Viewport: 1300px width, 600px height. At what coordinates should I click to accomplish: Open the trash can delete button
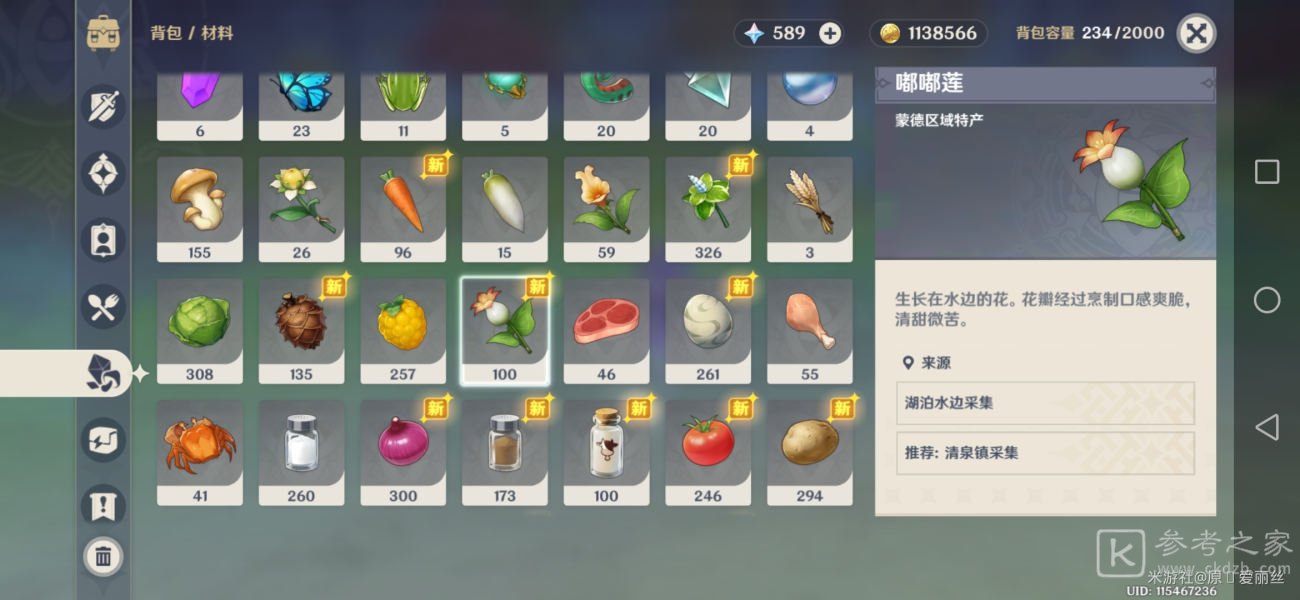pyautogui.click(x=103, y=557)
